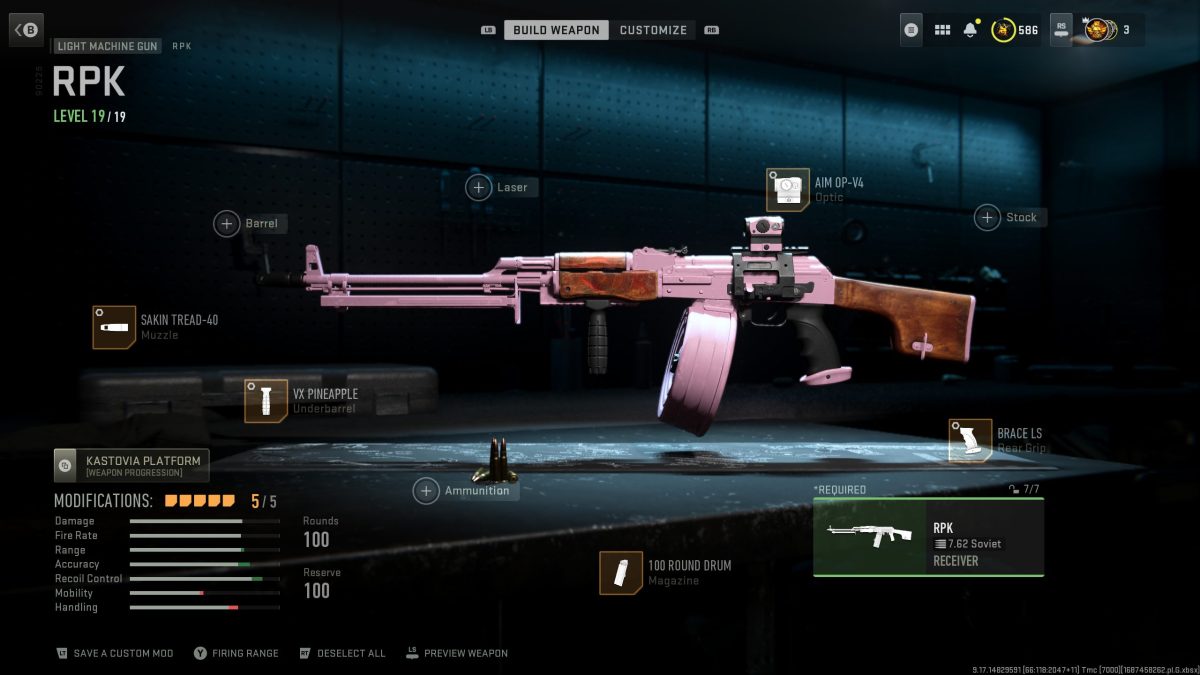Select the 100 Round Drum magazine slot
Image resolution: width=1200 pixels, height=675 pixels.
click(621, 572)
